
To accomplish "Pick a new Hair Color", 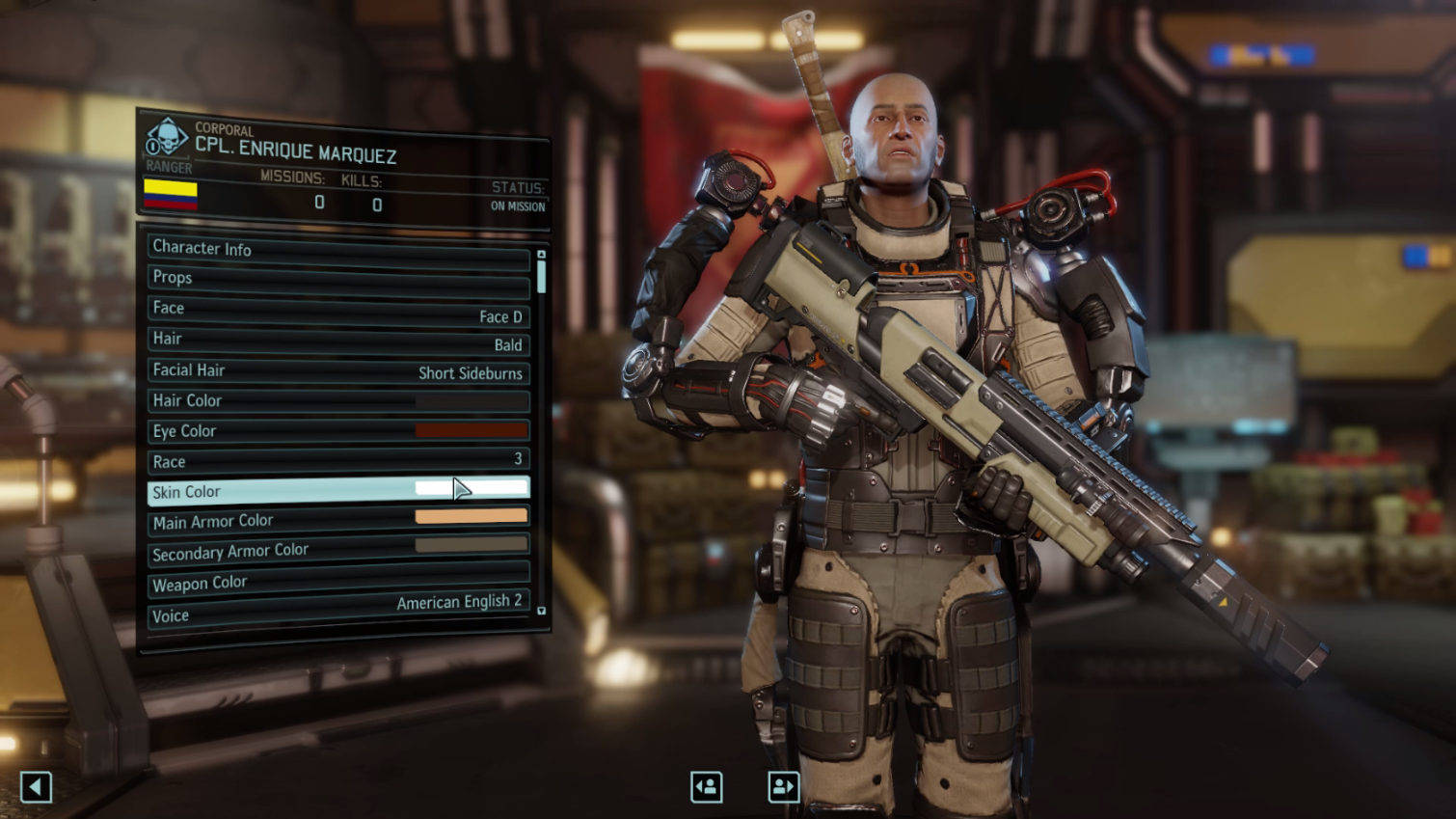I will [337, 400].
